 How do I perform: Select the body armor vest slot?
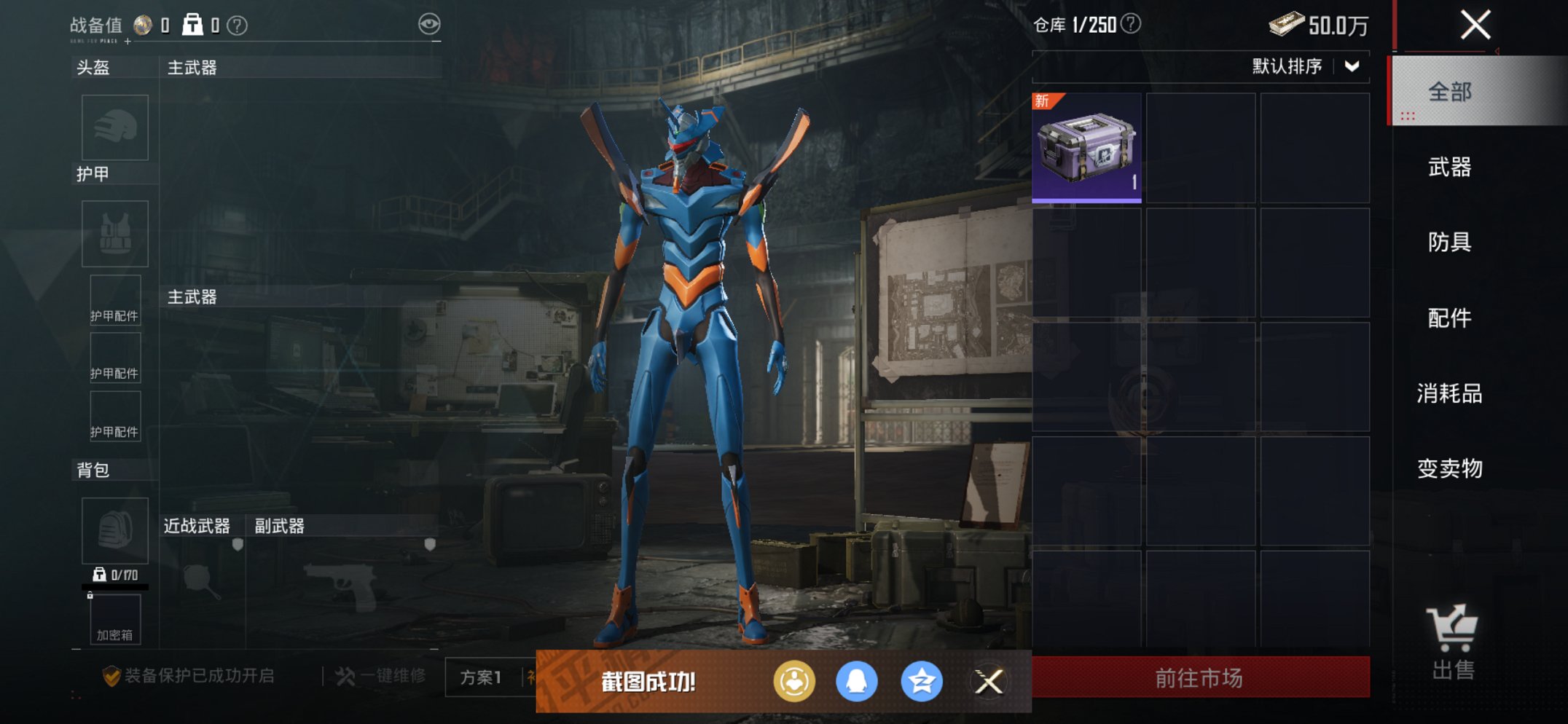click(115, 234)
